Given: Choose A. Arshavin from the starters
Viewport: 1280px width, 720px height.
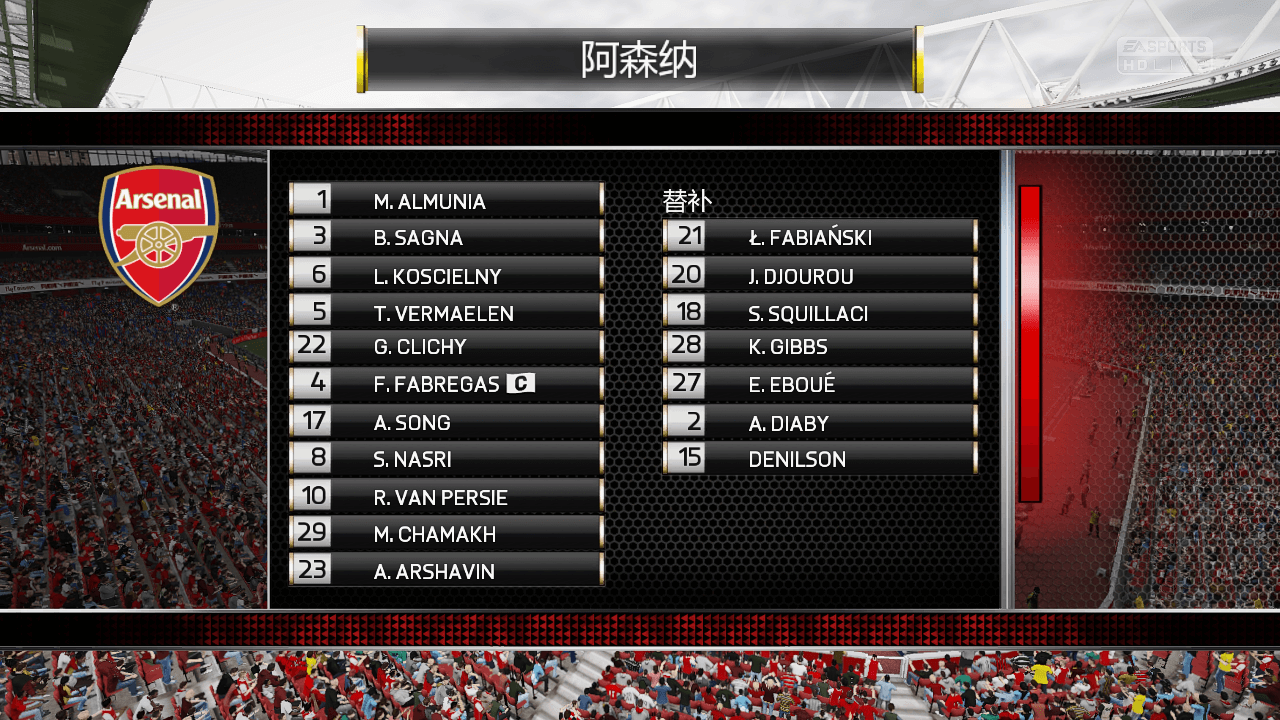Looking at the screenshot, I should point(446,571).
